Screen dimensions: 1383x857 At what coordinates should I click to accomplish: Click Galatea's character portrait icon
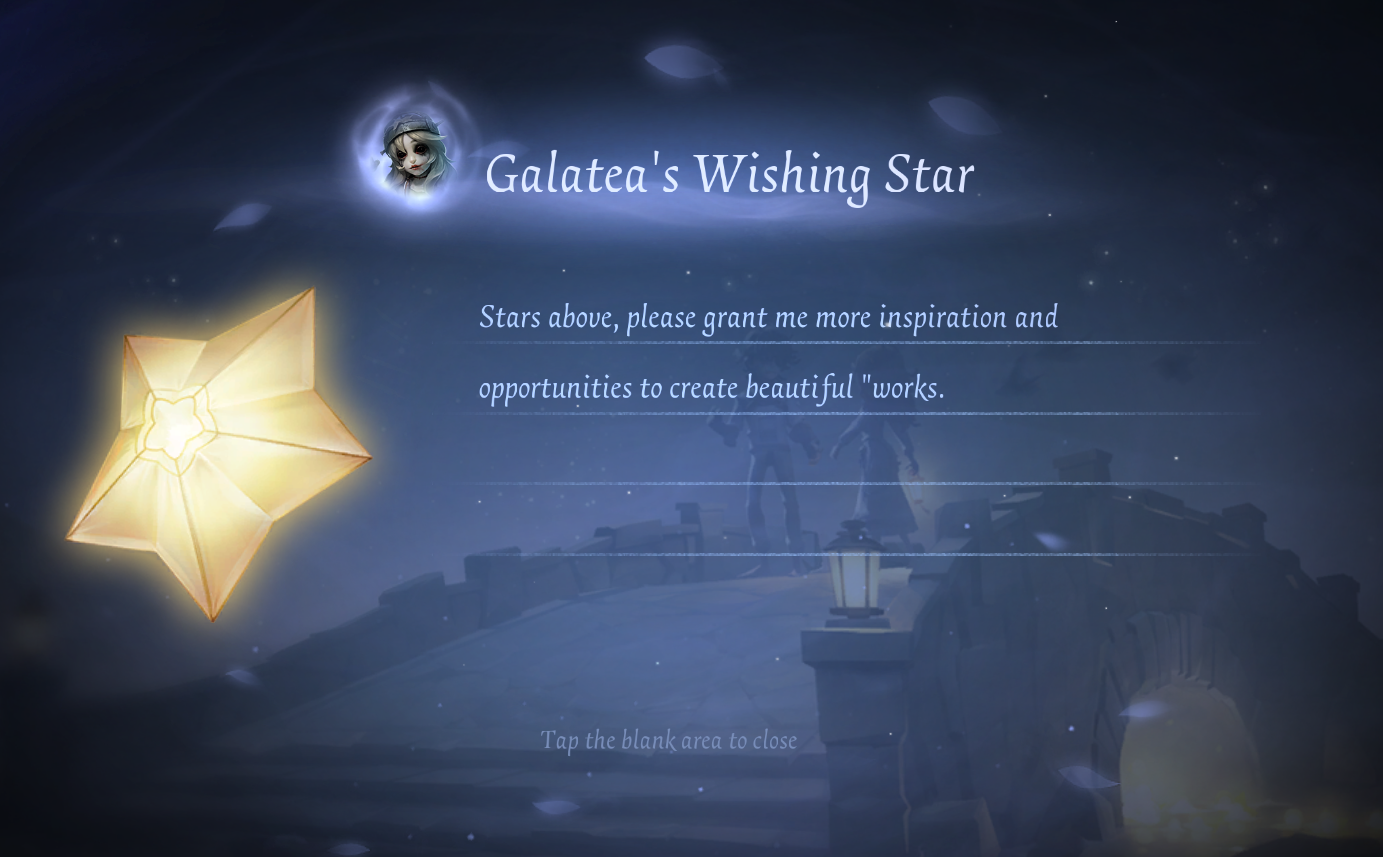coord(417,158)
